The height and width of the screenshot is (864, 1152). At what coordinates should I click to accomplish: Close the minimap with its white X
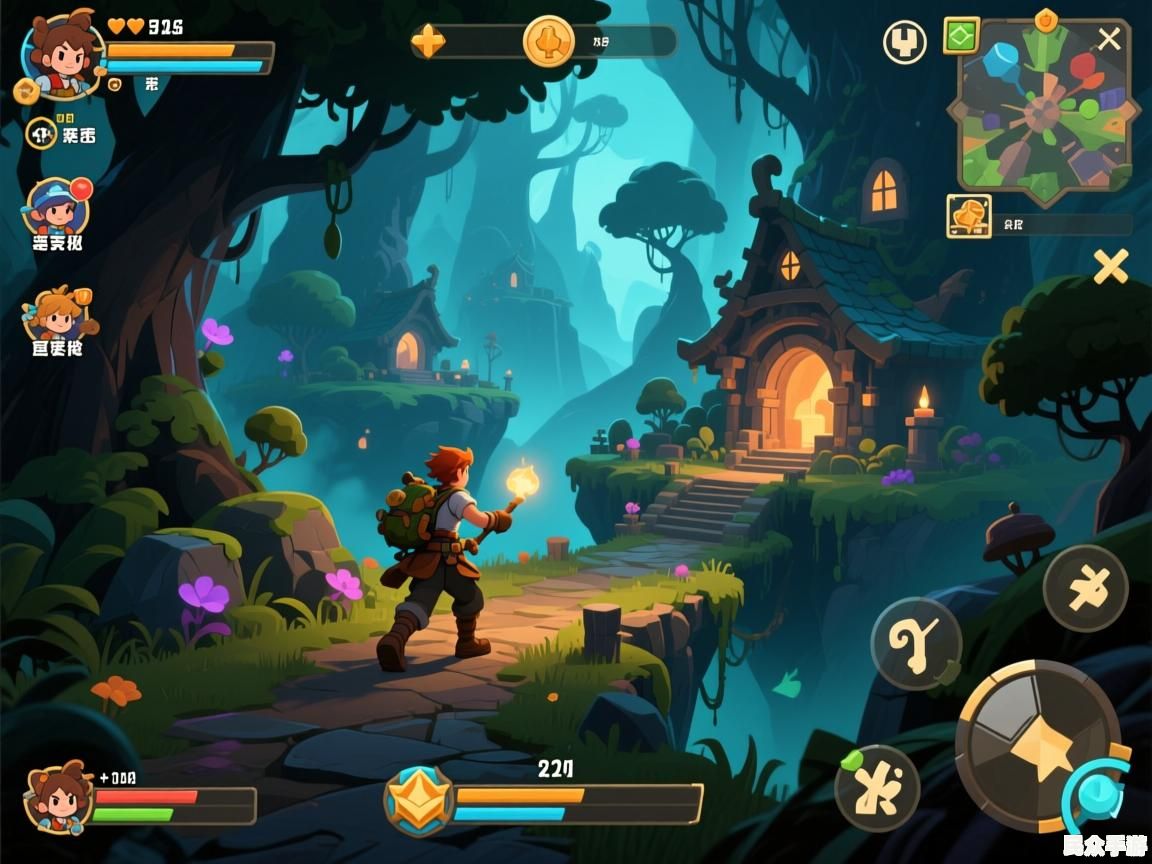tap(1109, 39)
